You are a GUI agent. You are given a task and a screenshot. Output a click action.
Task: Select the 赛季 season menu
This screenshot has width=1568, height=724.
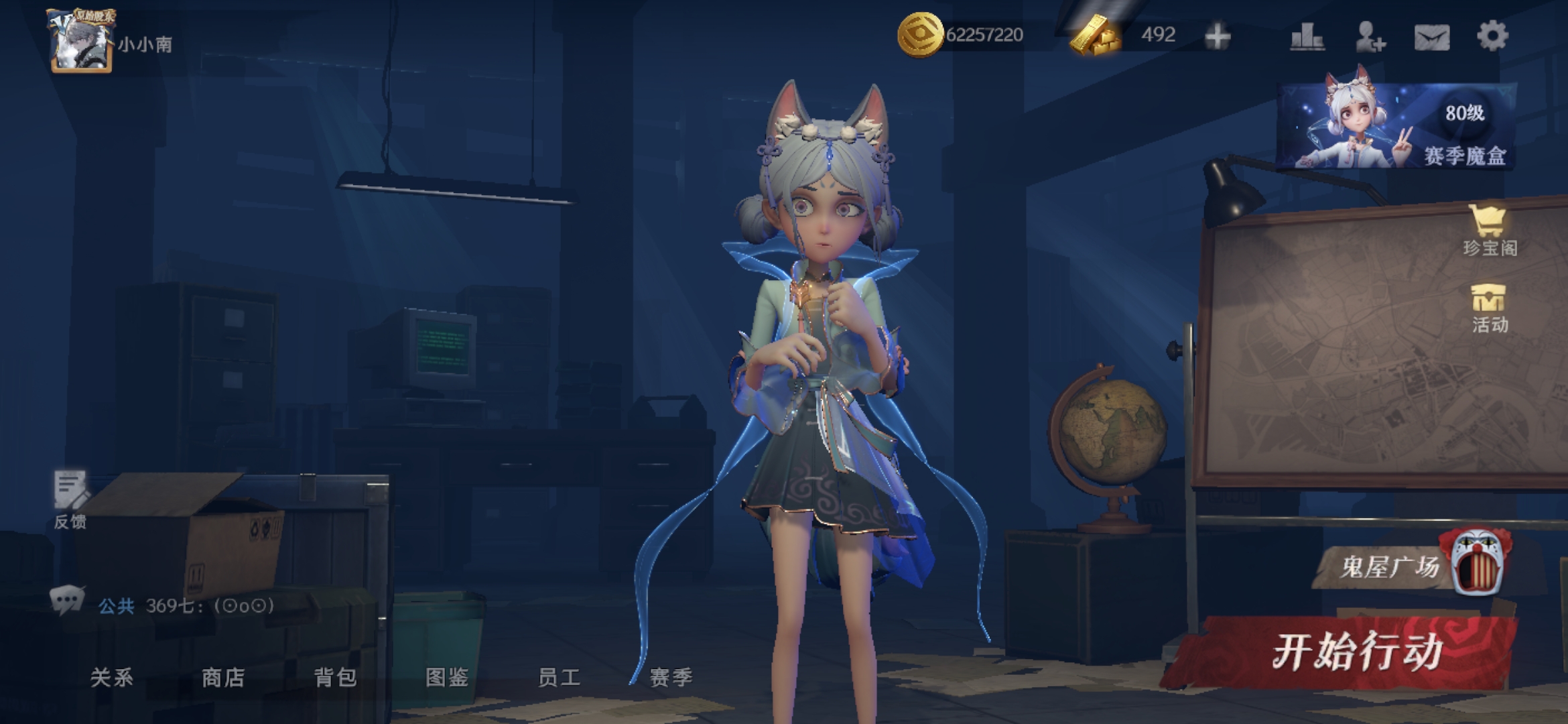671,677
